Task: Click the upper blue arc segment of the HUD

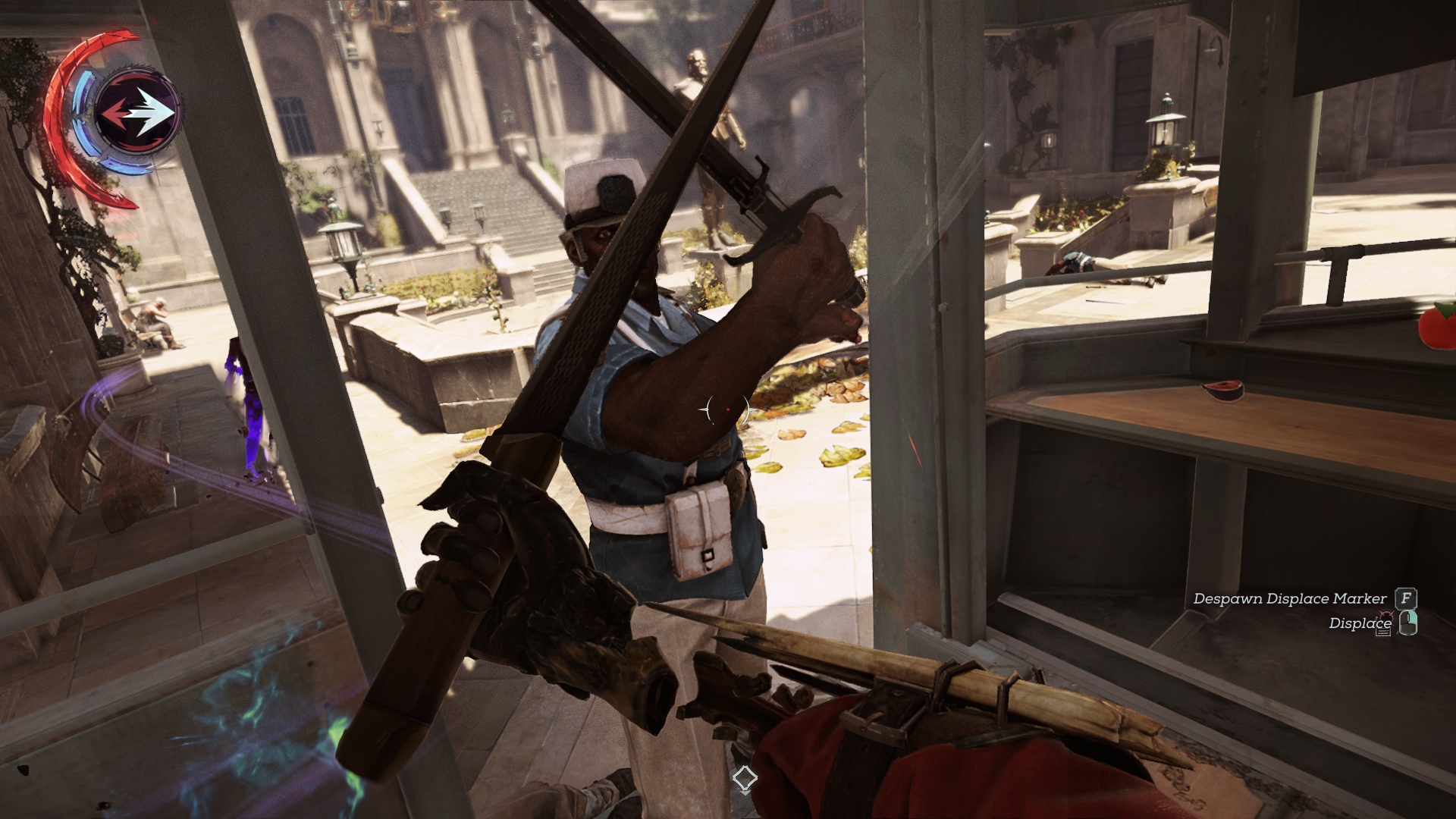Action: 85,91
